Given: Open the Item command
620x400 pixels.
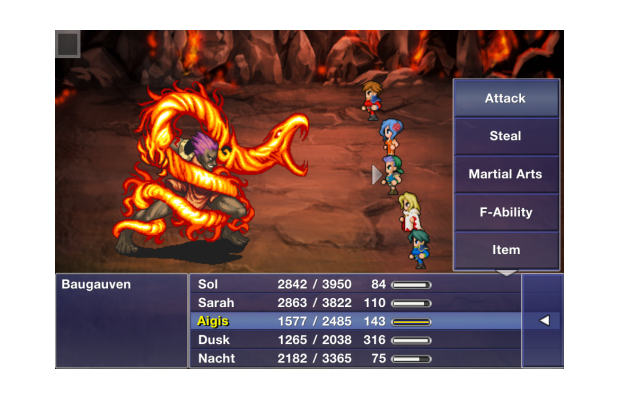Looking at the screenshot, I should coord(505,250).
